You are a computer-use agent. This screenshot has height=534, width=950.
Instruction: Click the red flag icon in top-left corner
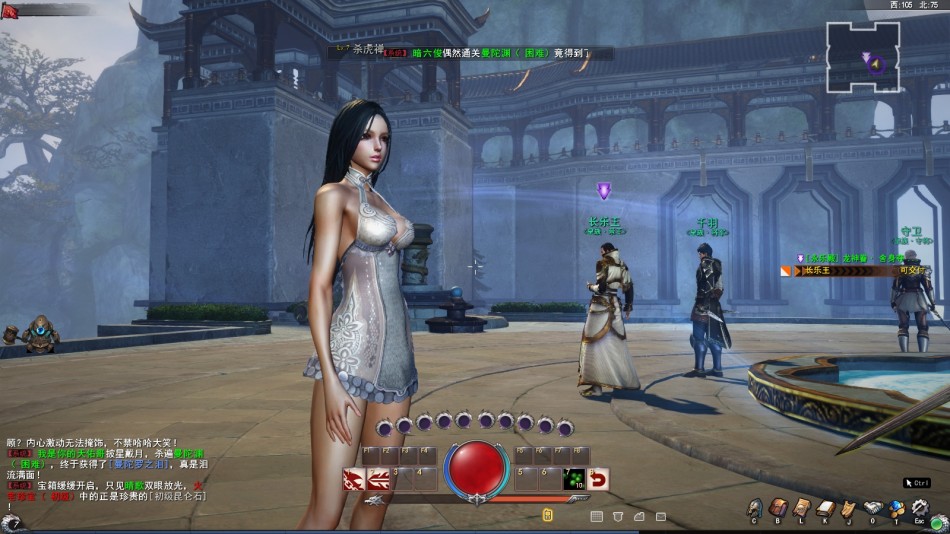pos(11,12)
